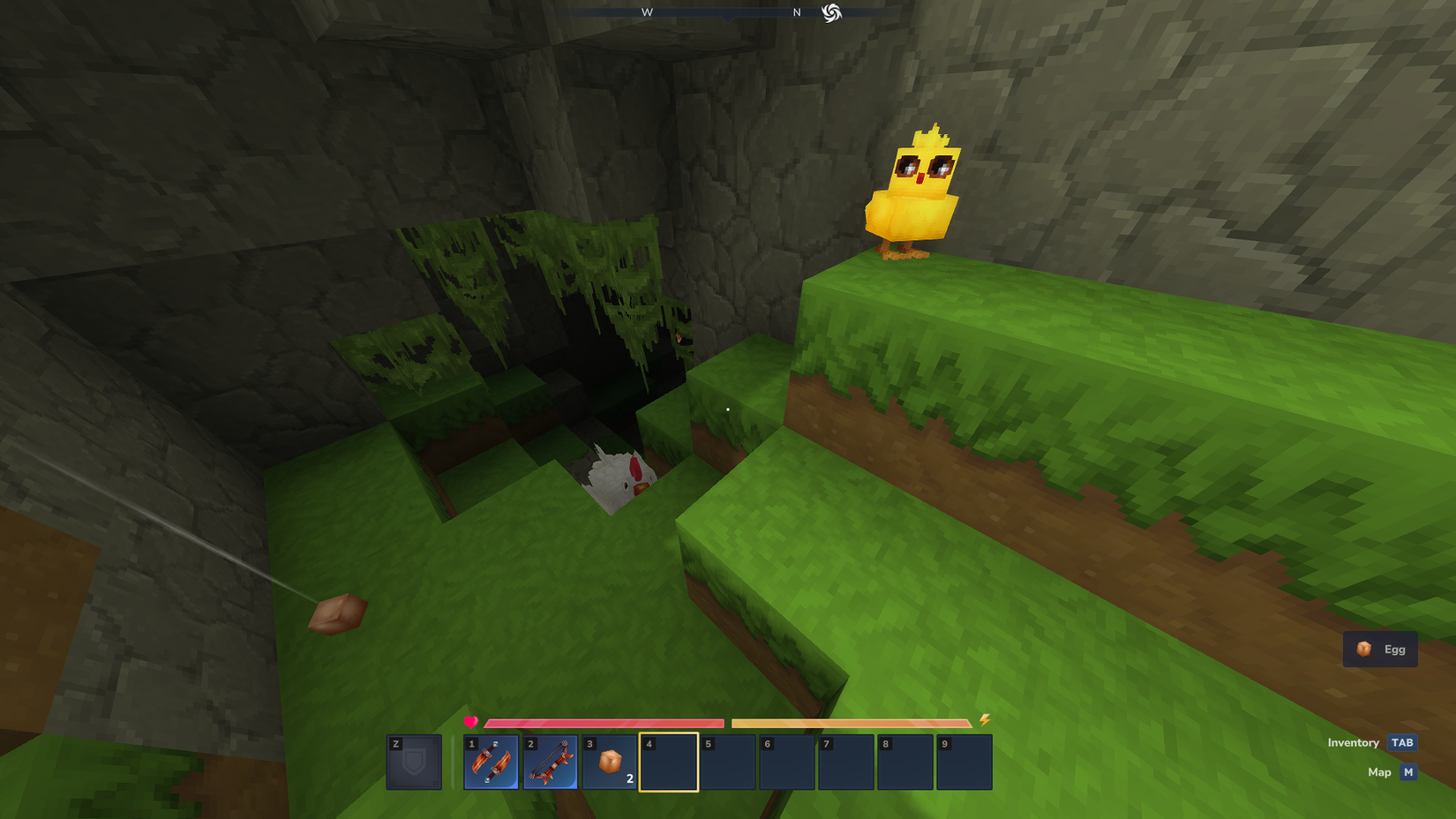Select the egg stack in hotbar slot 3
Viewport: 1456px width, 819px height.
(x=612, y=762)
